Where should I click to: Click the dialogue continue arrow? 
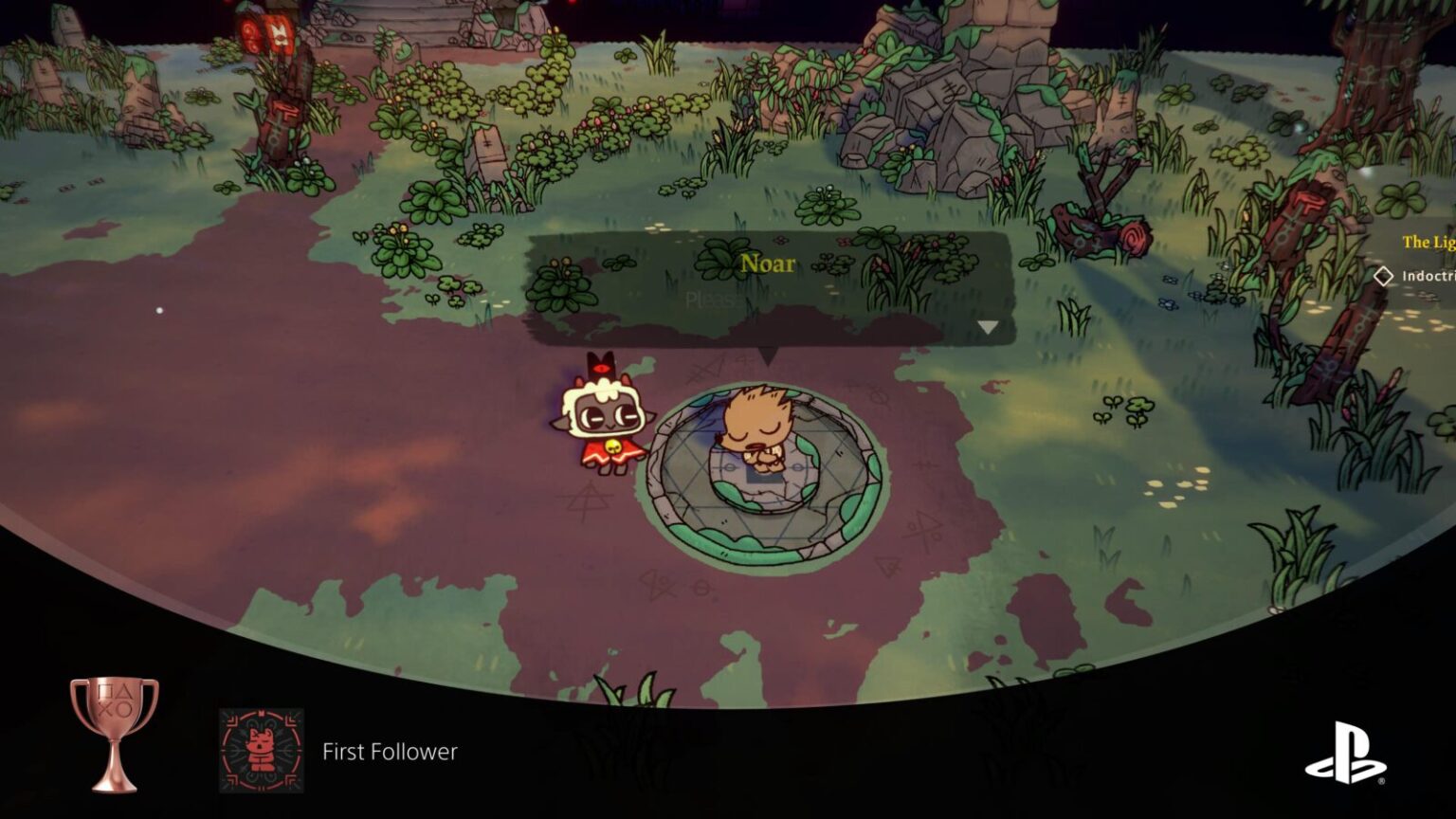pyautogui.click(x=989, y=325)
